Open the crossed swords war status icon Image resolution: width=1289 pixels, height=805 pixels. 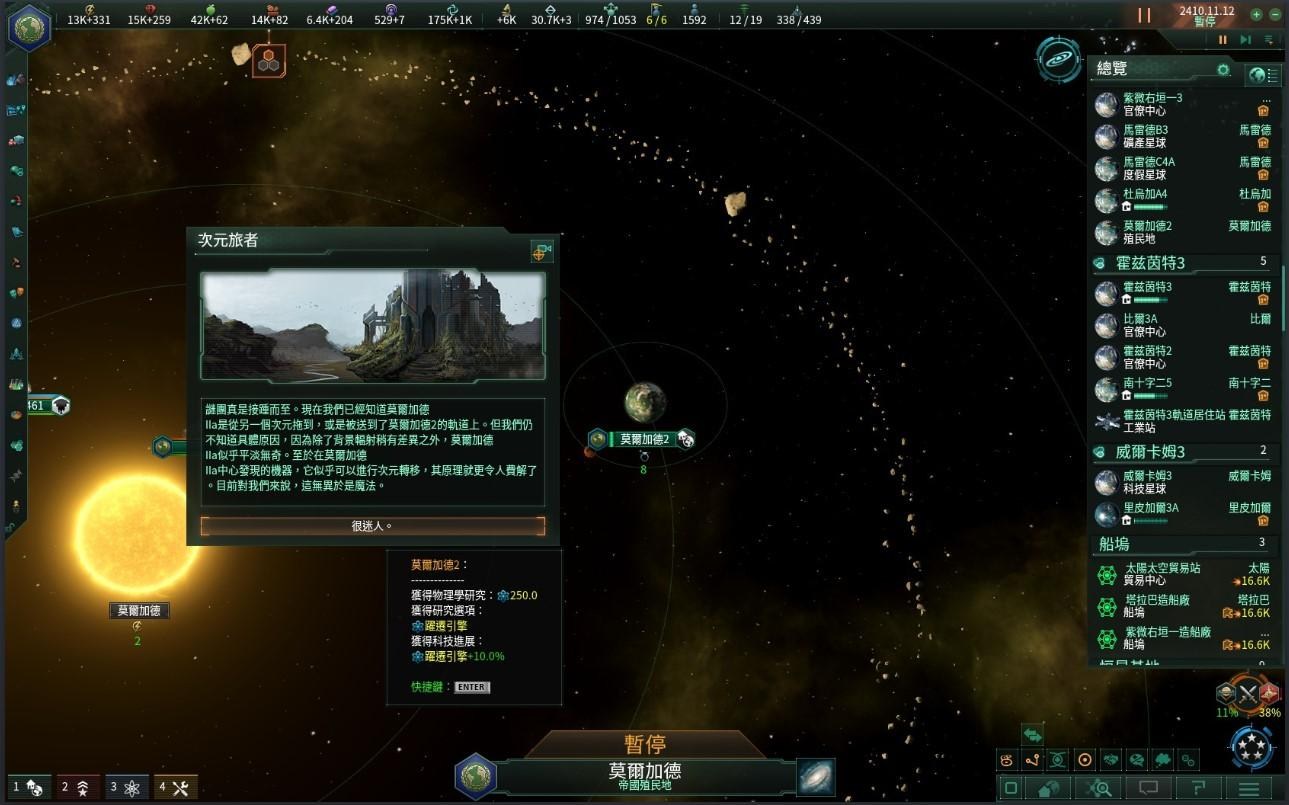[x=1248, y=693]
